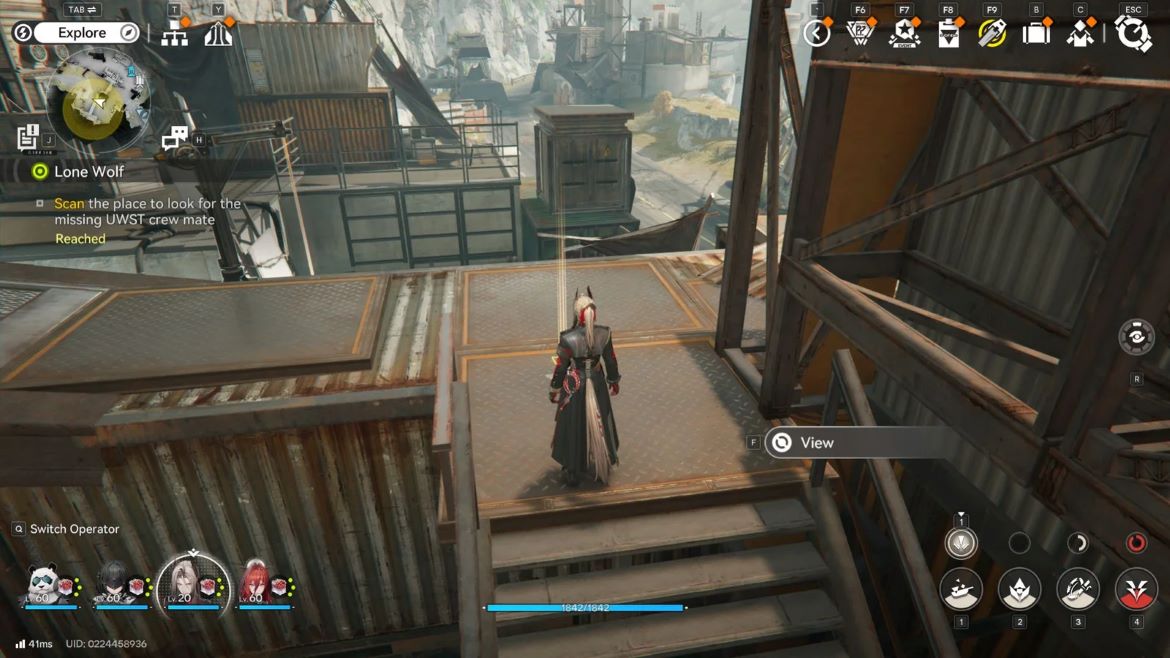1170x658 pixels.
Task: Collapse the top menu with the arrow
Action: (817, 33)
